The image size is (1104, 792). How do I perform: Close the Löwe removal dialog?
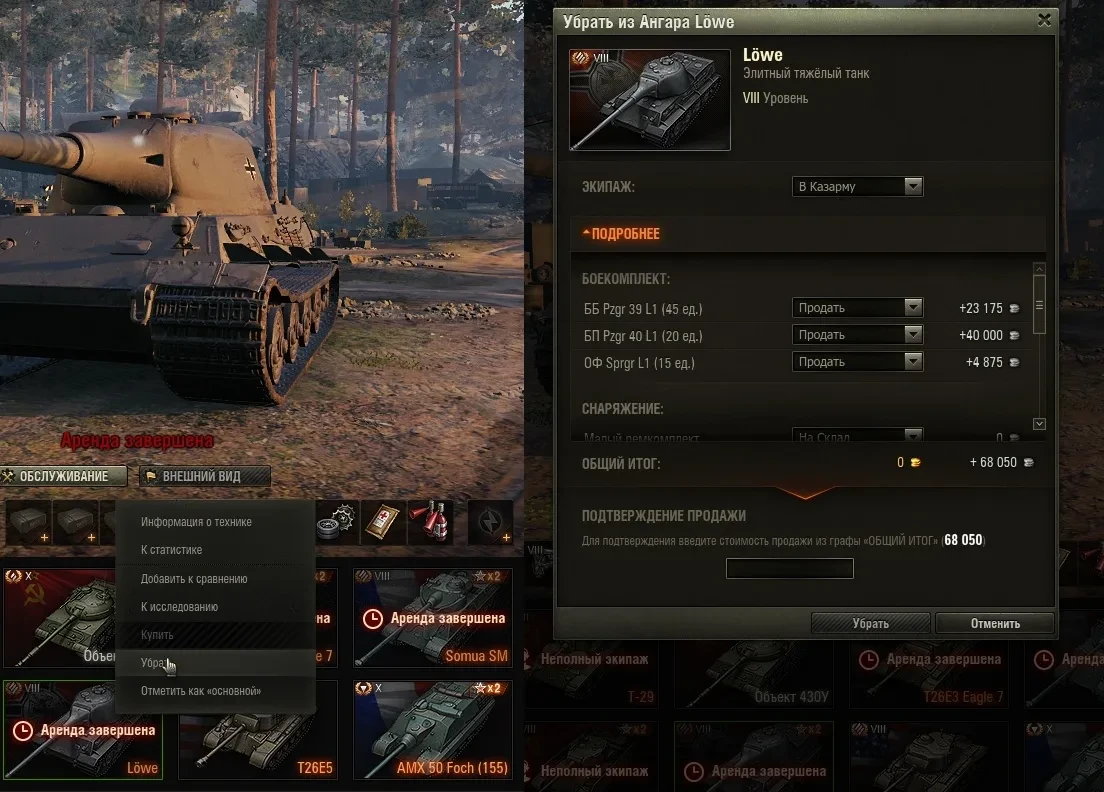click(1044, 19)
